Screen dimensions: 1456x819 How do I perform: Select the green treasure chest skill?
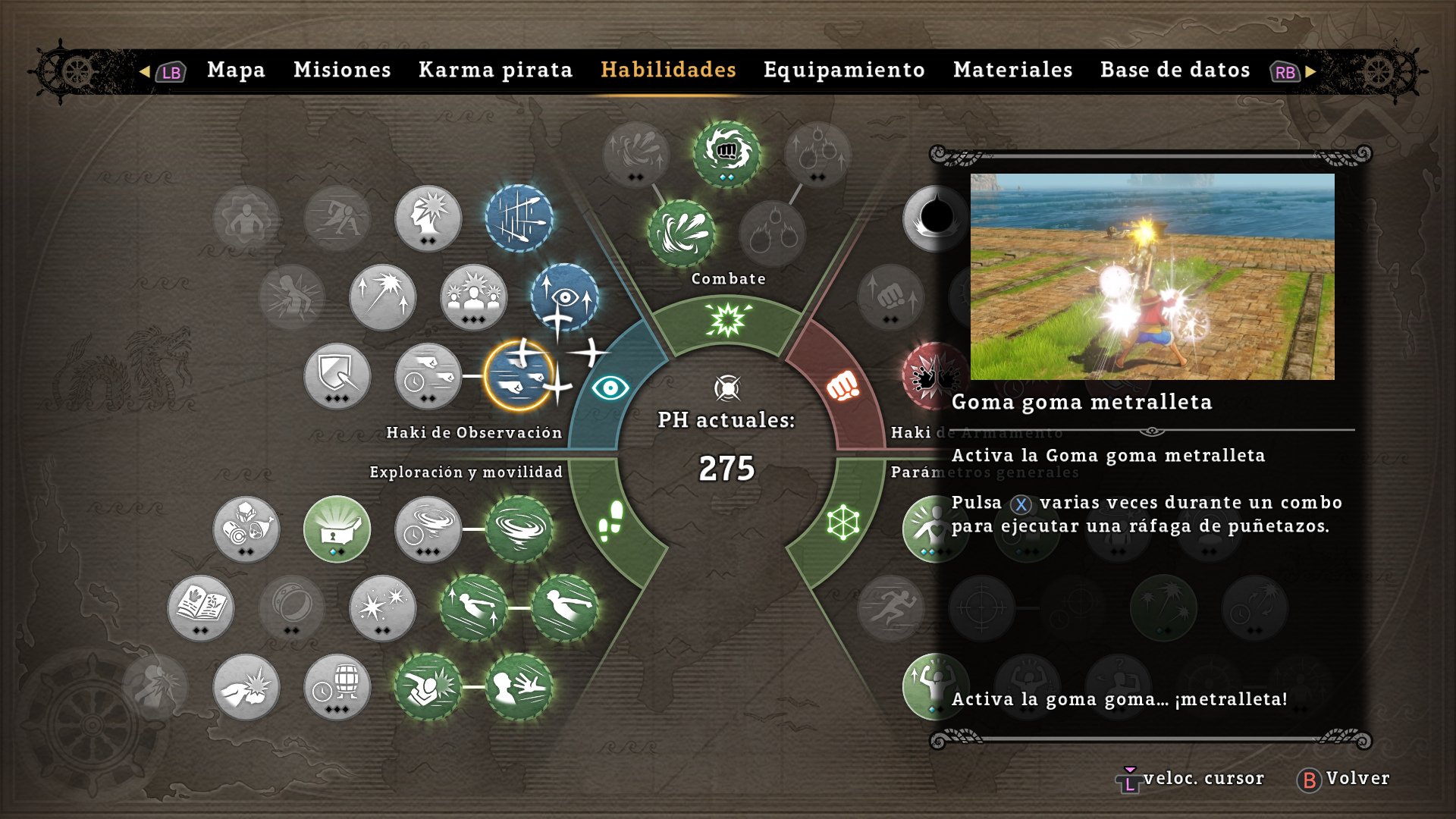tap(337, 529)
